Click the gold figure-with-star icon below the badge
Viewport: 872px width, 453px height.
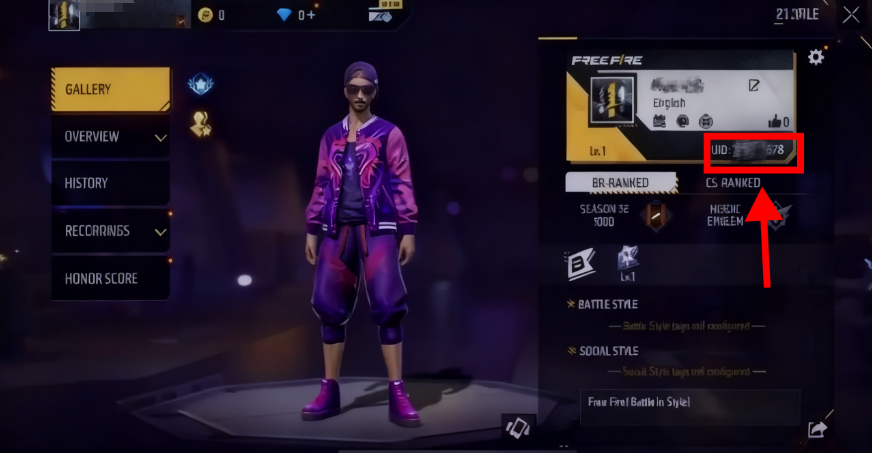(200, 124)
